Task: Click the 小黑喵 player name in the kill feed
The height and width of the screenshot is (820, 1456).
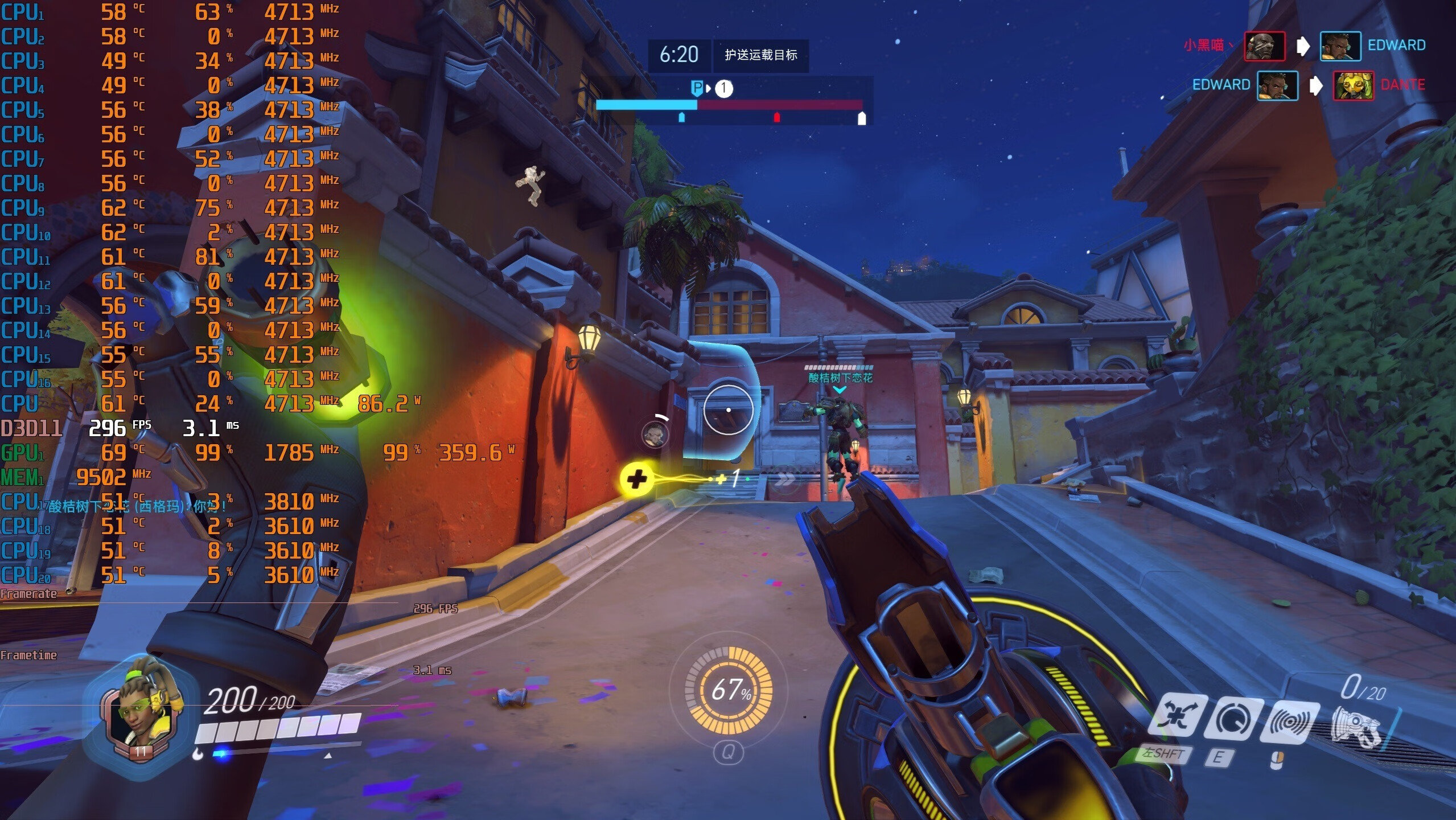Action: (x=1204, y=45)
